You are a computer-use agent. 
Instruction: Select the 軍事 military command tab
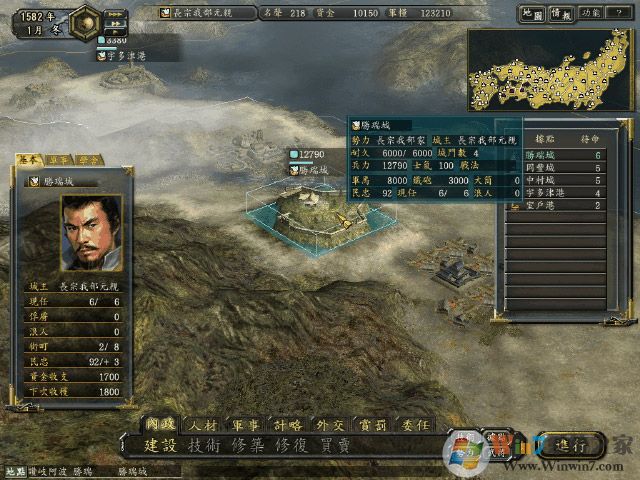click(x=245, y=424)
